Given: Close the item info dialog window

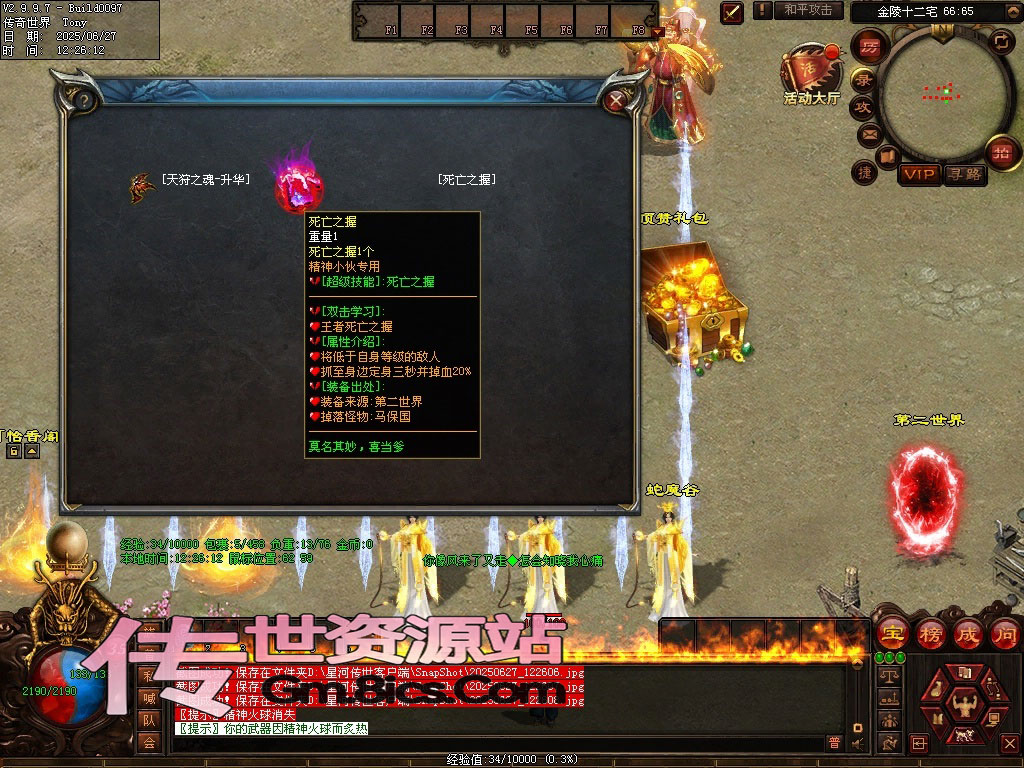Looking at the screenshot, I should tap(616, 100).
